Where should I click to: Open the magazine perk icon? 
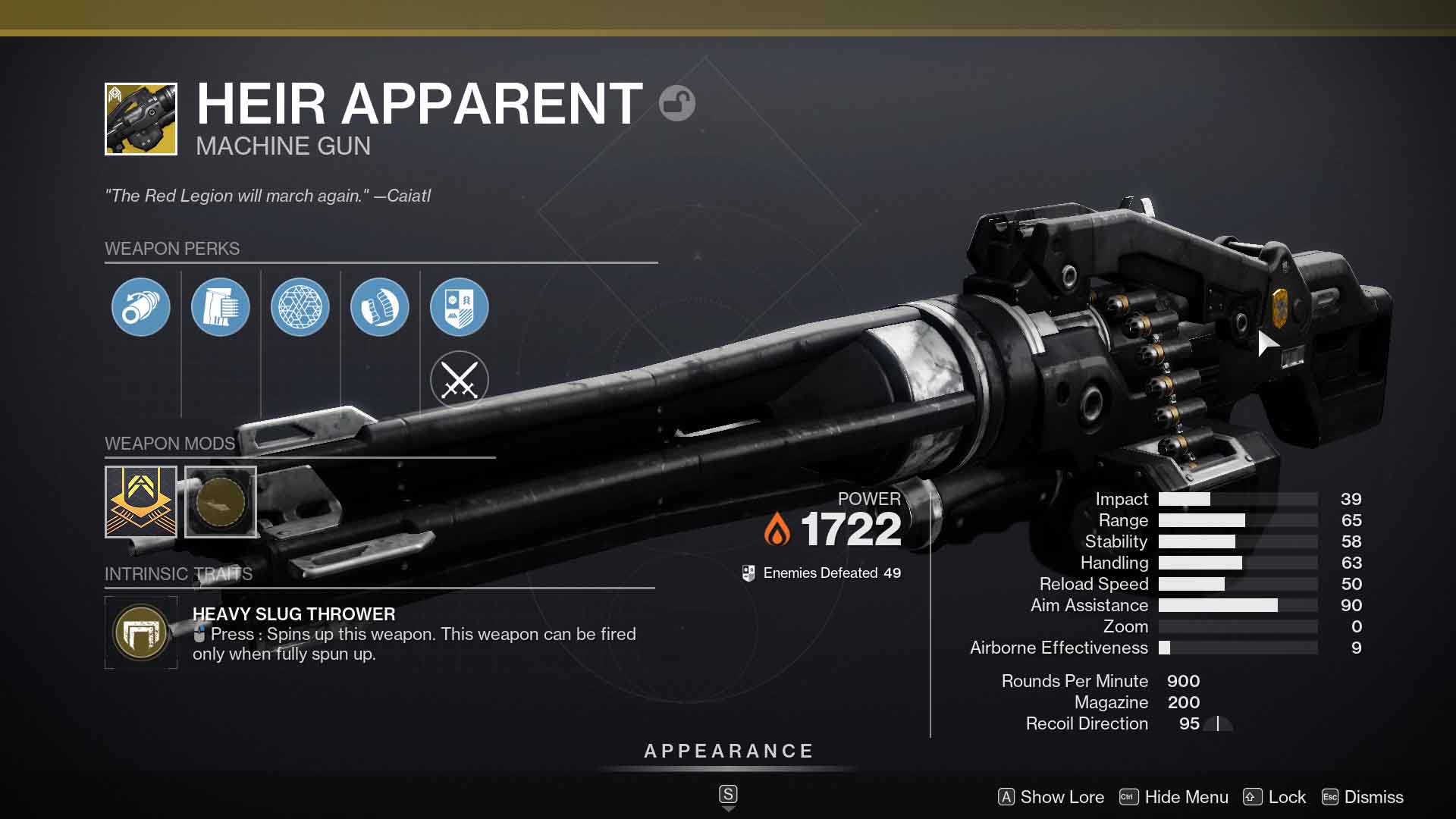[x=221, y=306]
